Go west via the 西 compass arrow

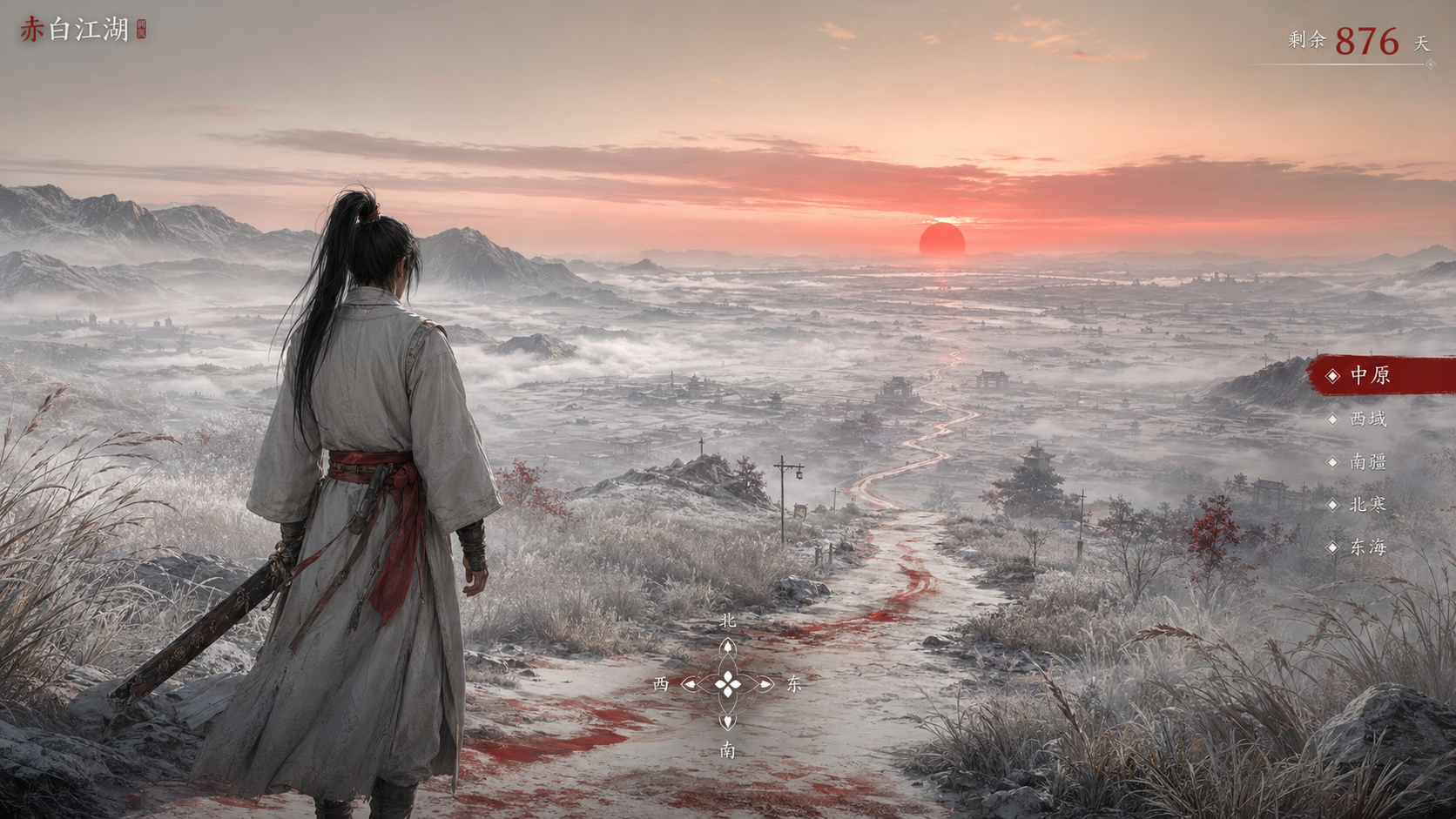pos(690,684)
